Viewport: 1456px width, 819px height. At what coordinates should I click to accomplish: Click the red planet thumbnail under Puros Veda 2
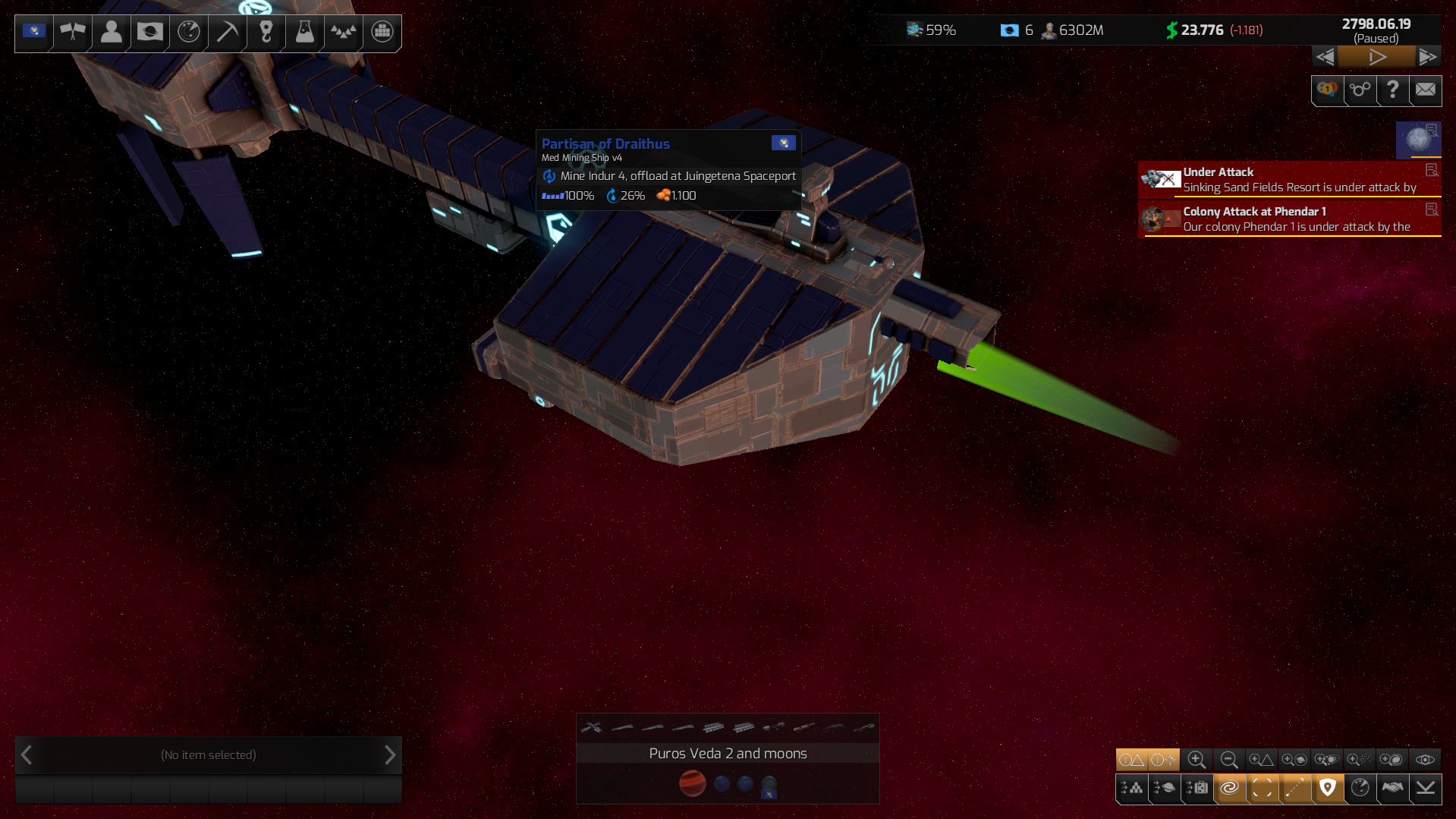click(693, 785)
